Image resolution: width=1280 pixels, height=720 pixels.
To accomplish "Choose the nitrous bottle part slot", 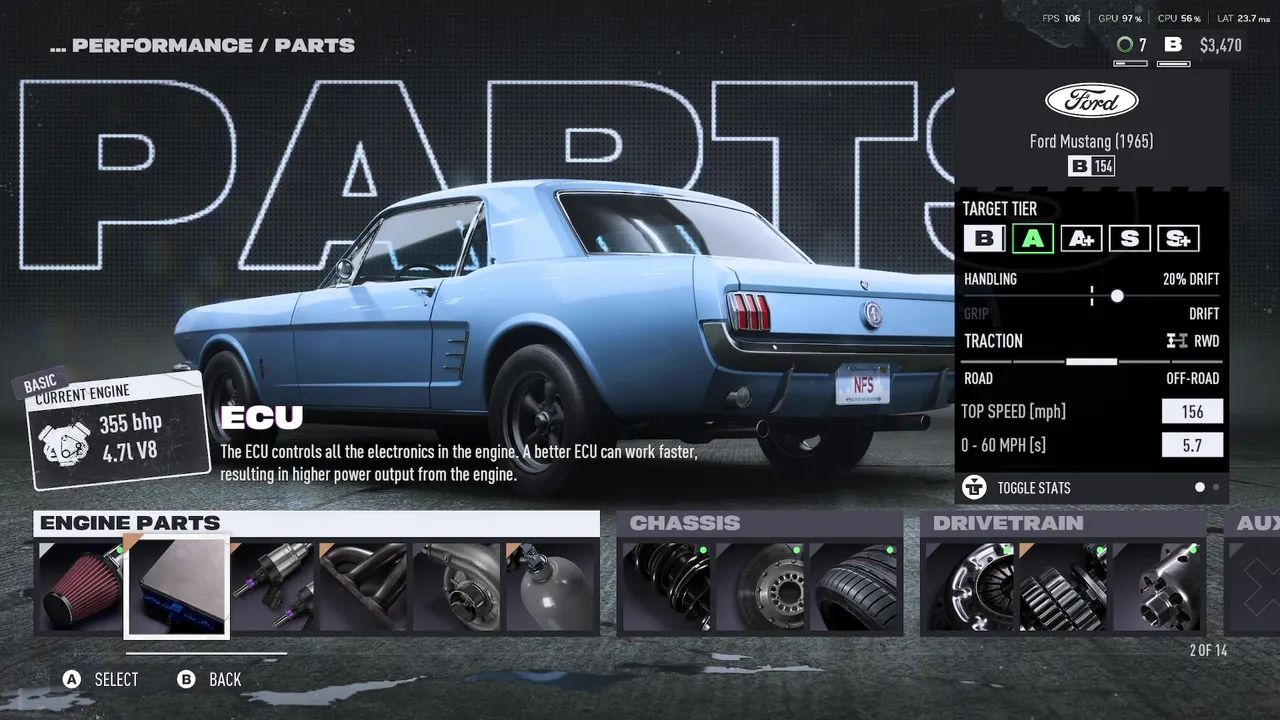I will (551, 588).
